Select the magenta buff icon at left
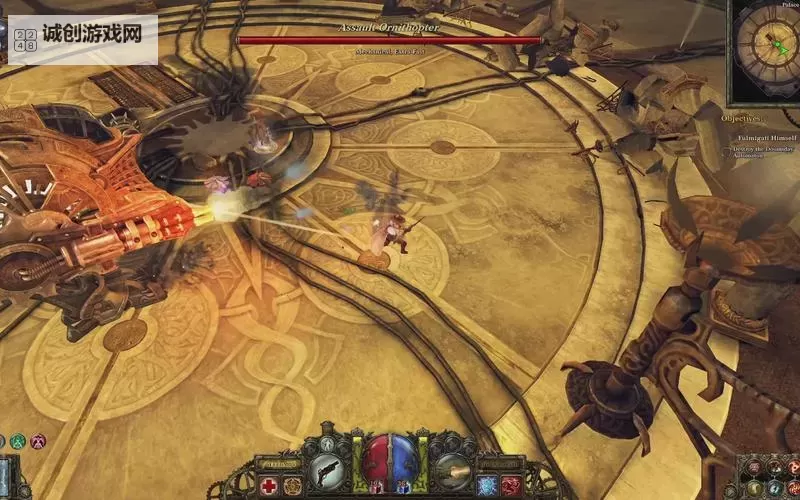800x500 pixels. click(x=38, y=440)
